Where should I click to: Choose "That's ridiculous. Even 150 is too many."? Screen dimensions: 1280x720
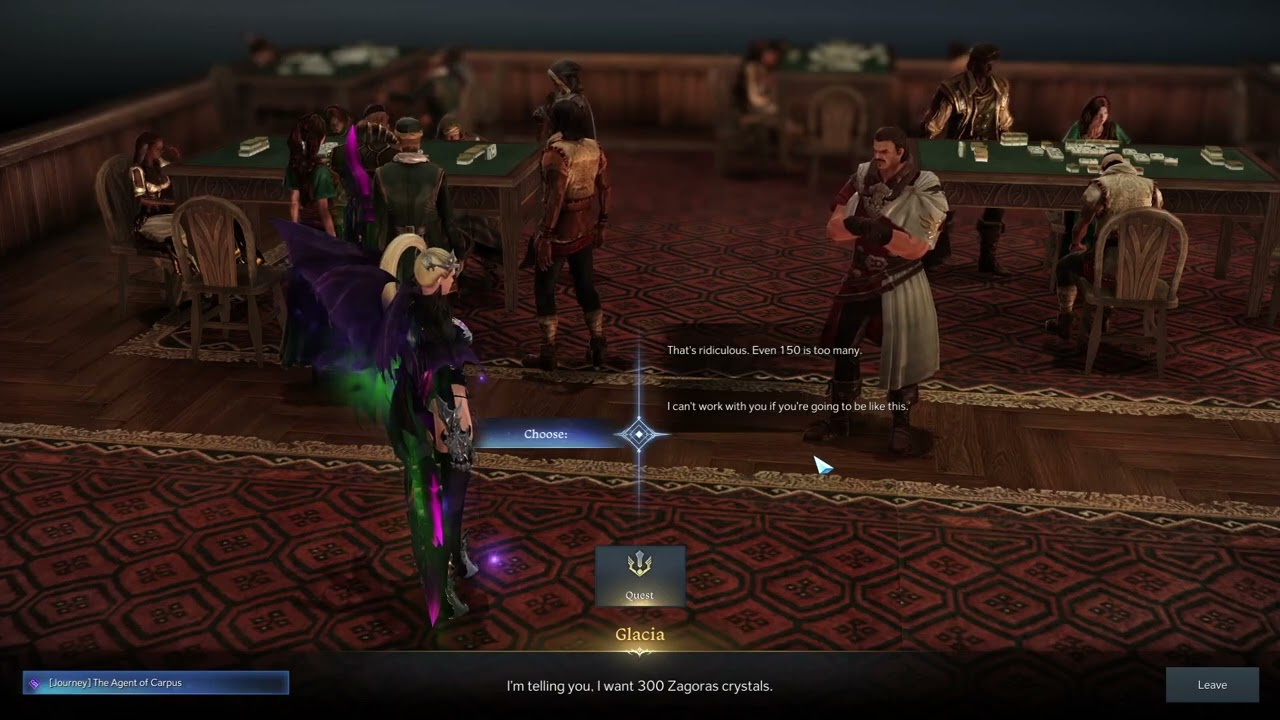(764, 351)
